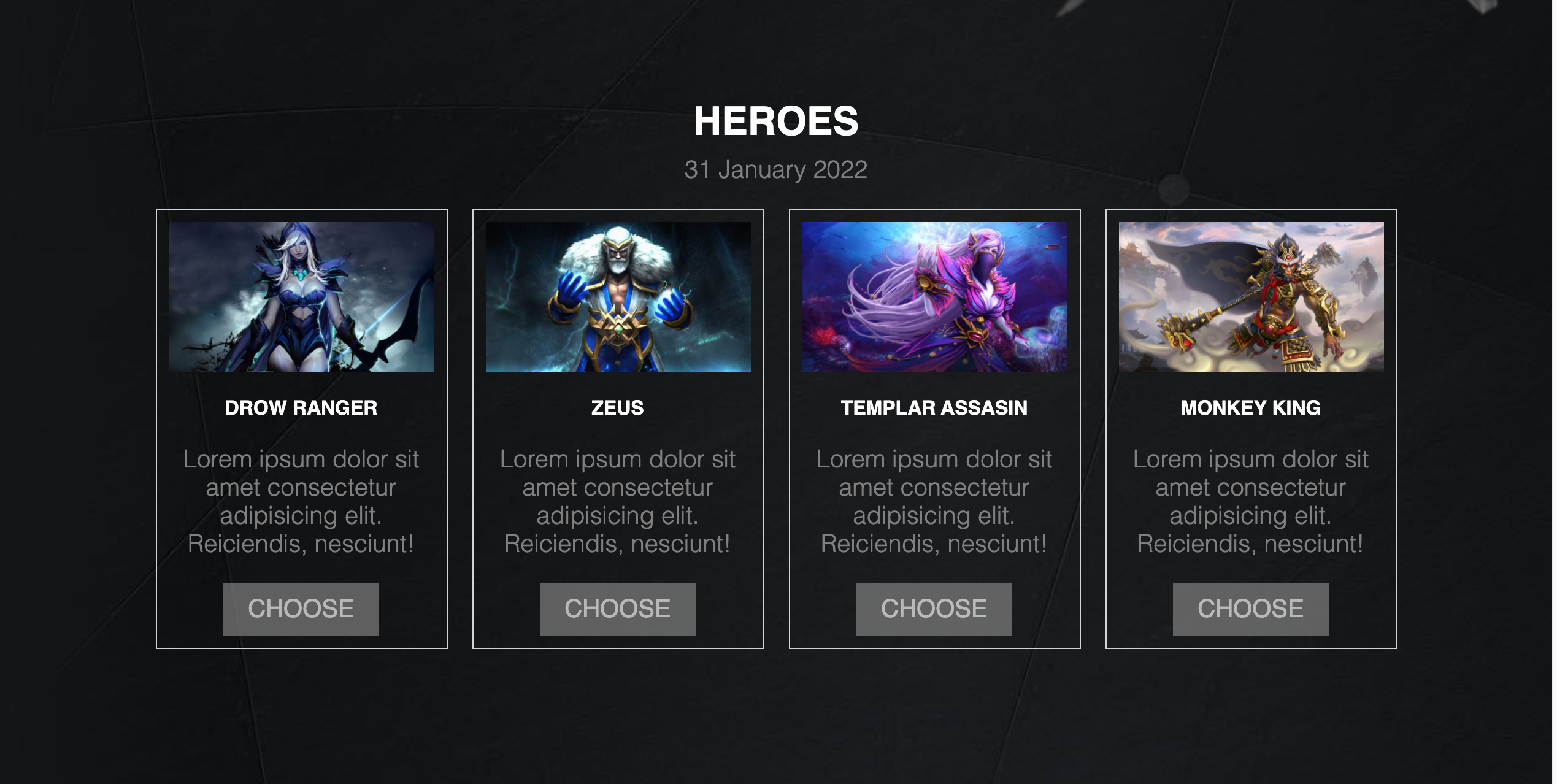Click the CHOOSE button under Zeus

pyautogui.click(x=617, y=609)
